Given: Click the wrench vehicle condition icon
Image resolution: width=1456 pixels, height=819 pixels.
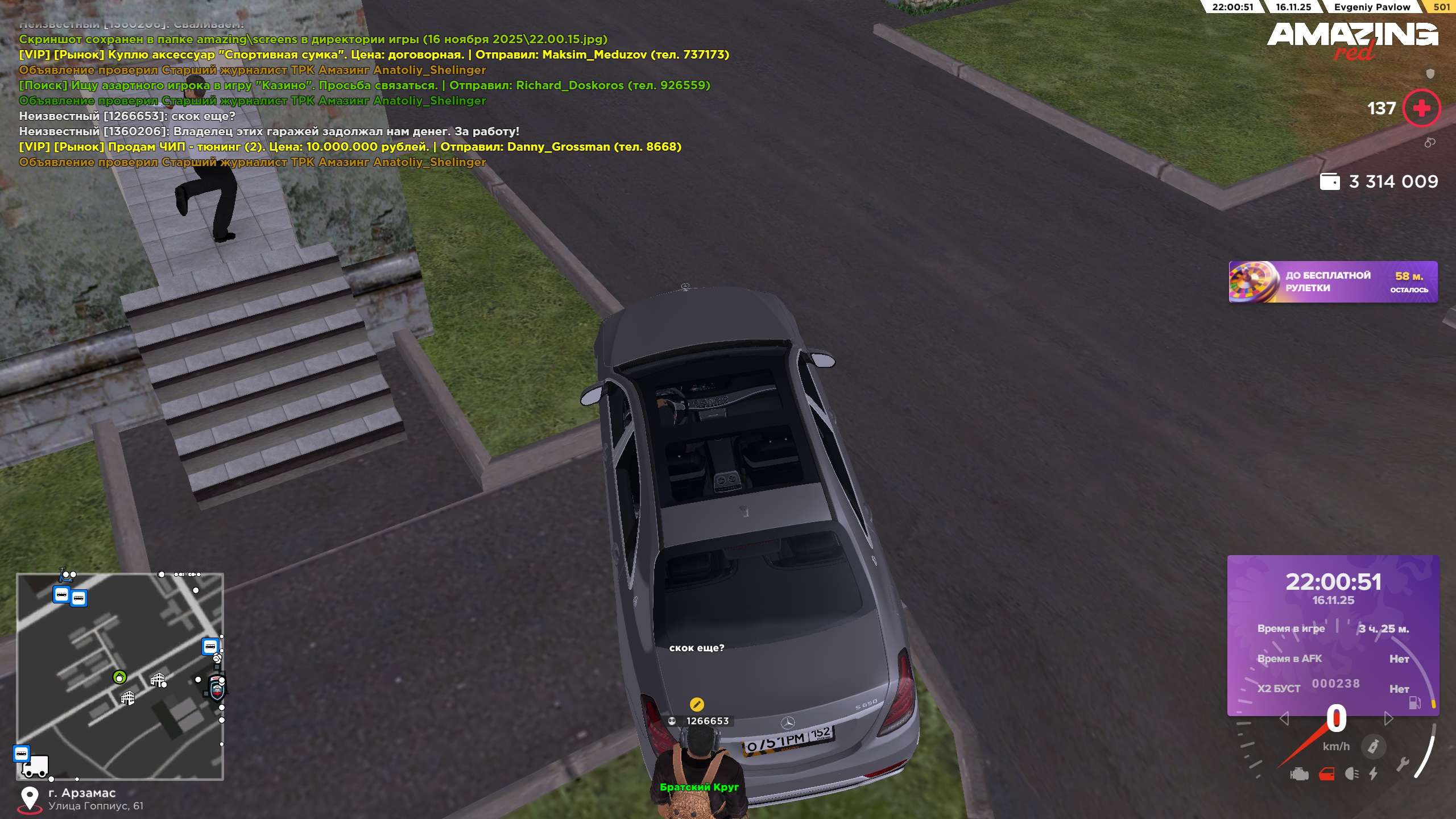Looking at the screenshot, I should [1402, 764].
